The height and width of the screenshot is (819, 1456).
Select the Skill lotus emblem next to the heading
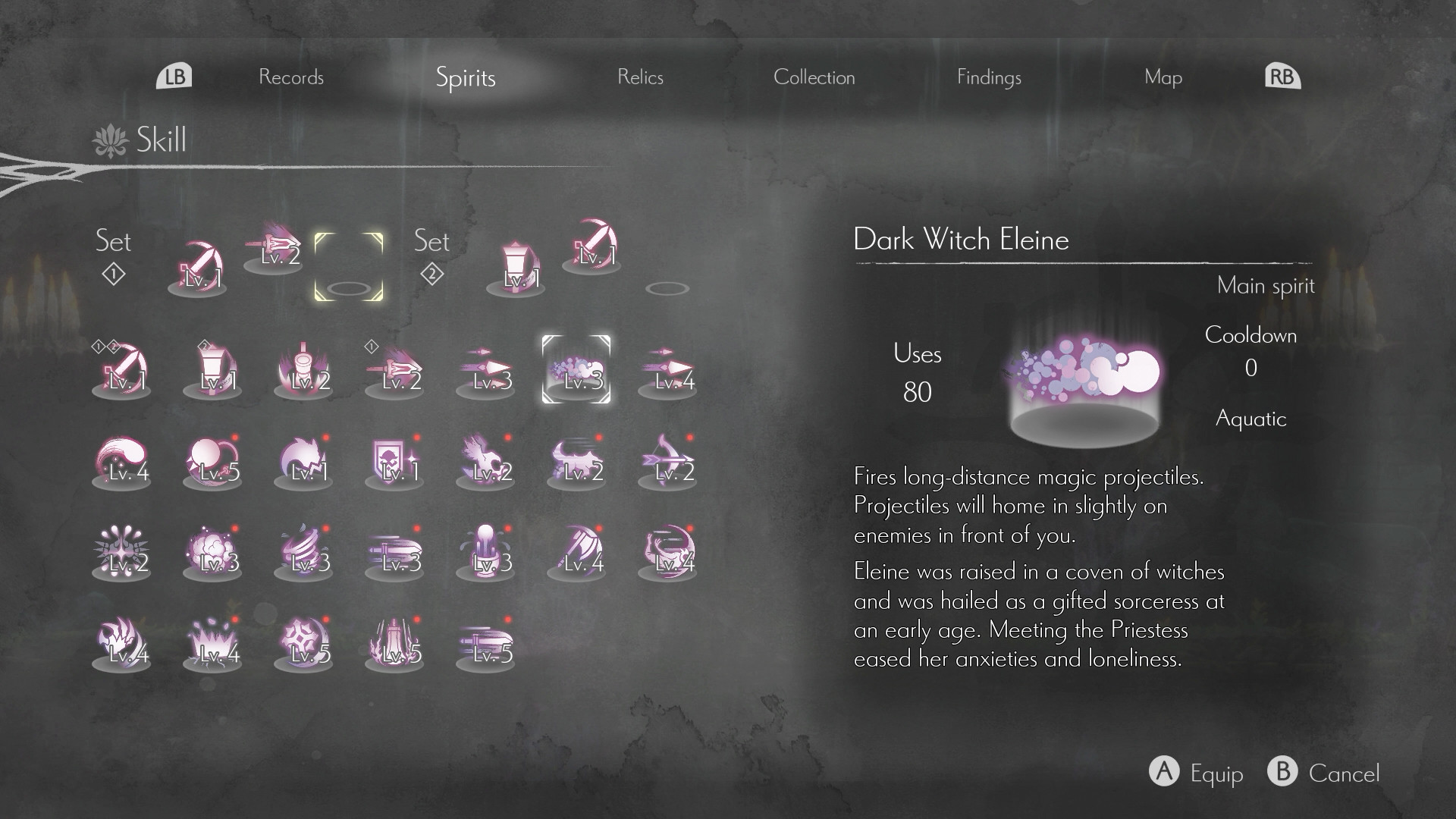[110, 140]
